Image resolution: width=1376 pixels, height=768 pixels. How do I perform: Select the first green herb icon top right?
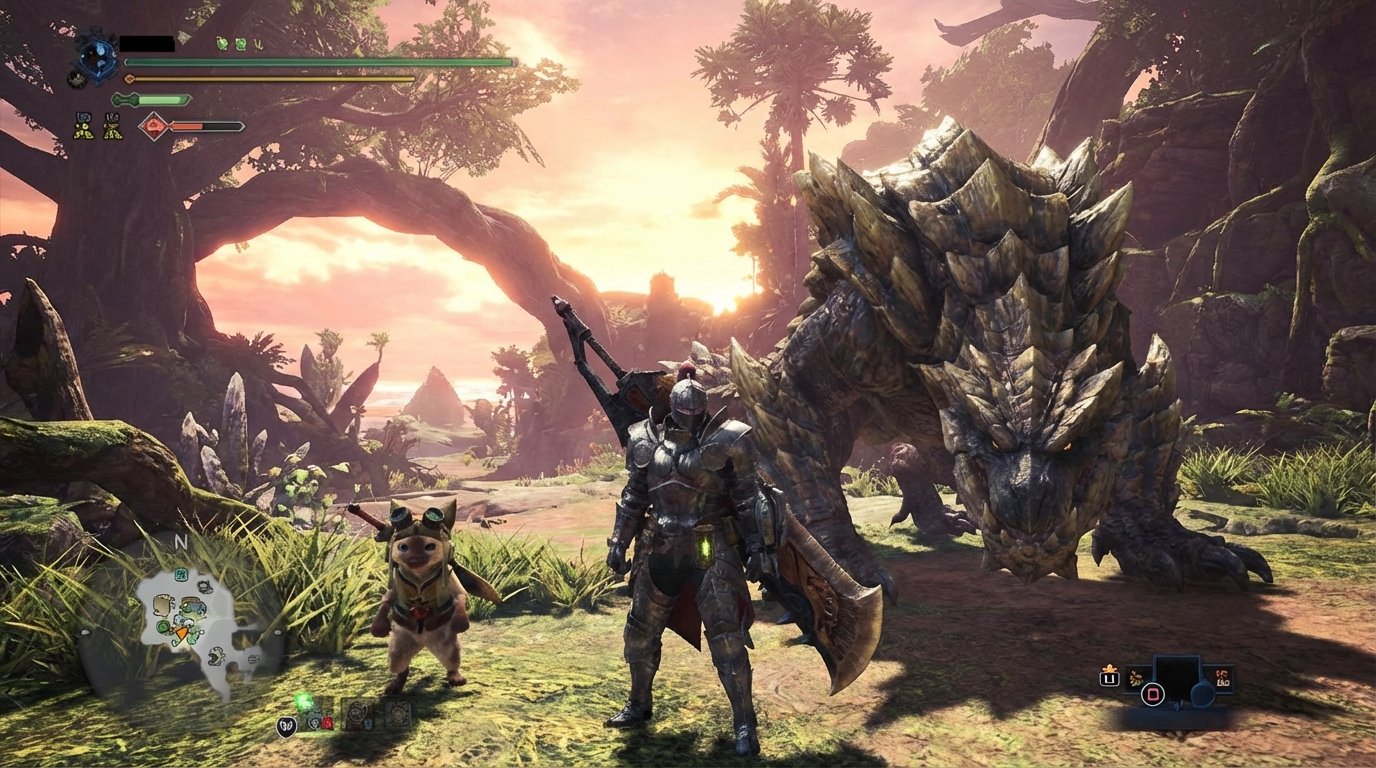click(x=222, y=44)
